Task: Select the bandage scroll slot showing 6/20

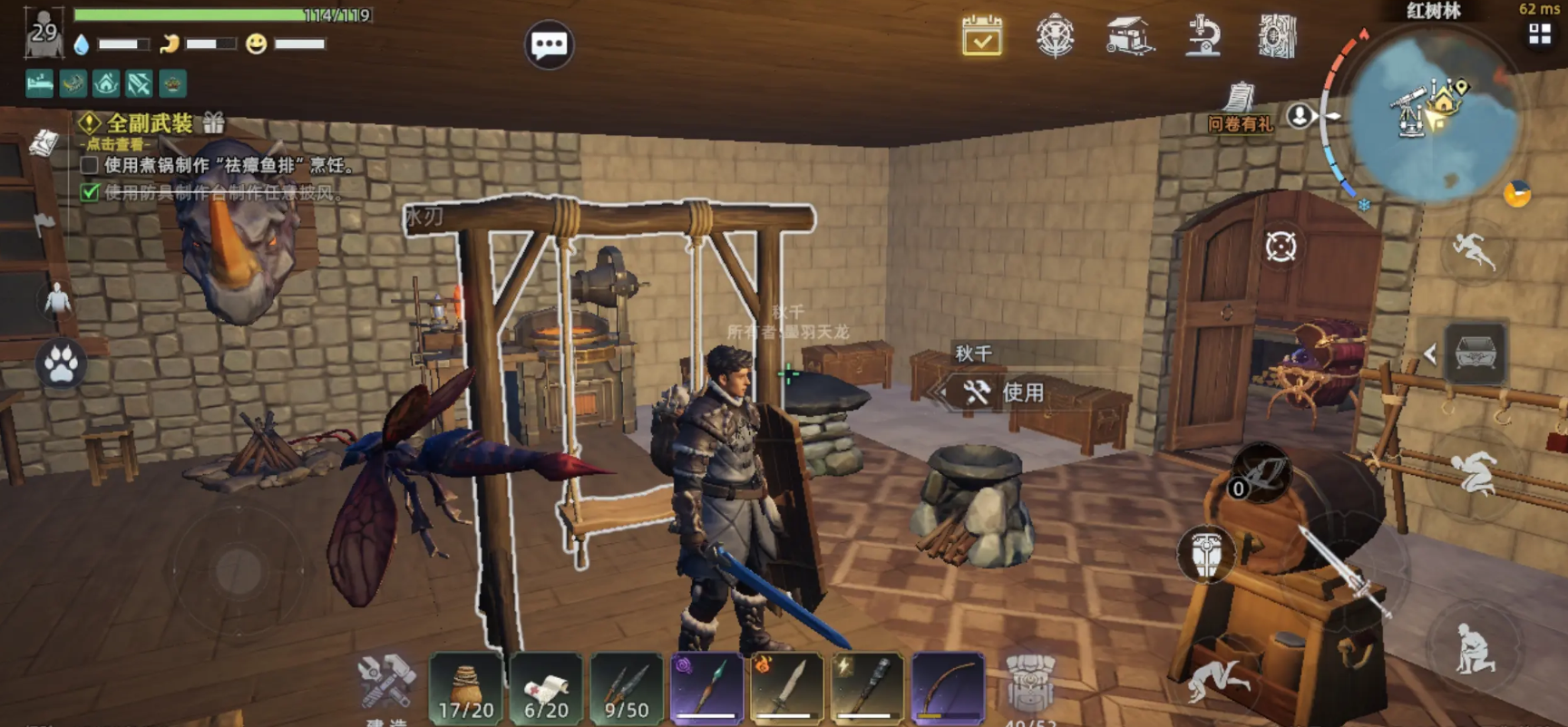Action: (546, 689)
